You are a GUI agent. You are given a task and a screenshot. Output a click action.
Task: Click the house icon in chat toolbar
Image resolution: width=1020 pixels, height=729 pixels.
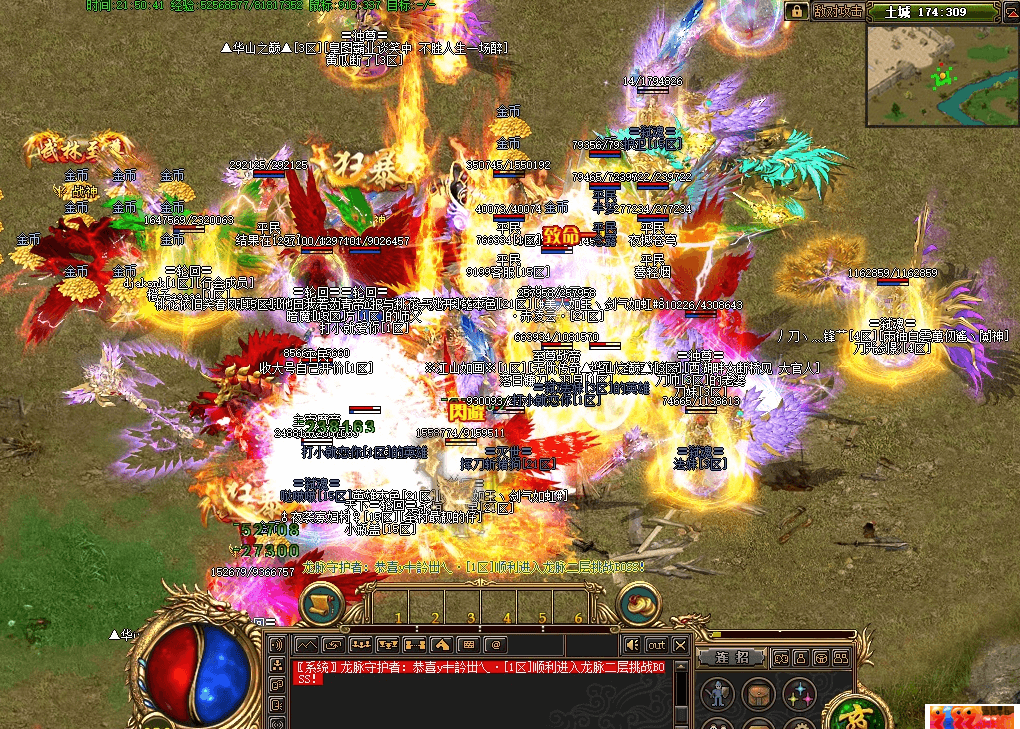[440, 645]
